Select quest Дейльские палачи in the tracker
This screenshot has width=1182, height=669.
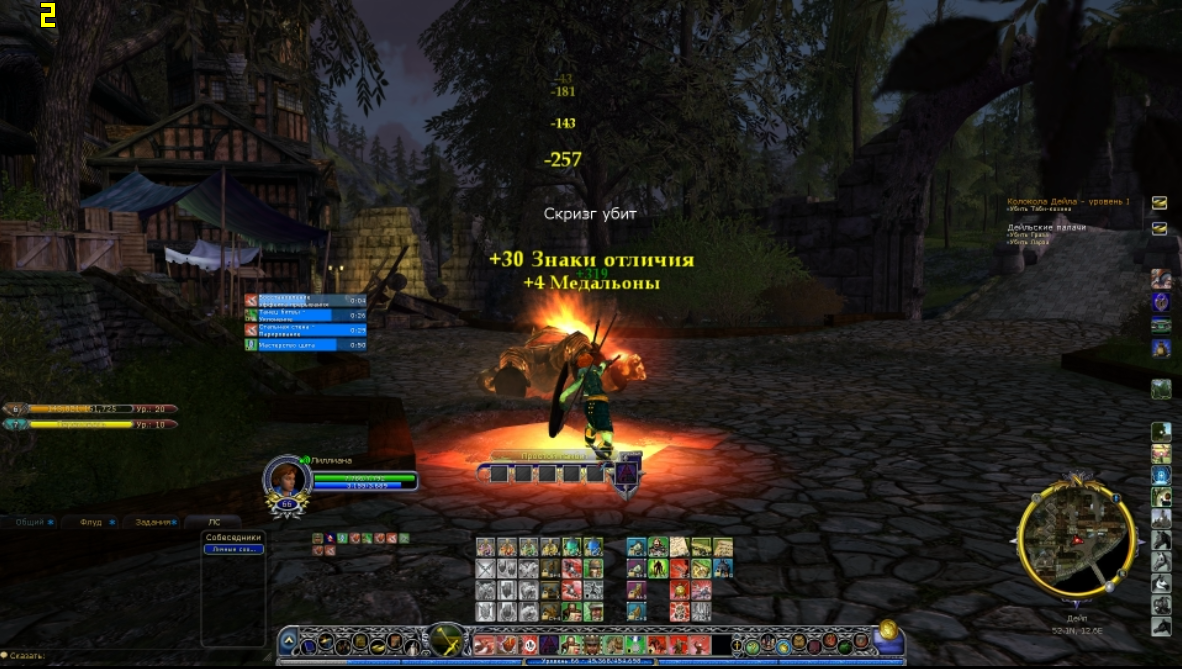click(x=1046, y=227)
